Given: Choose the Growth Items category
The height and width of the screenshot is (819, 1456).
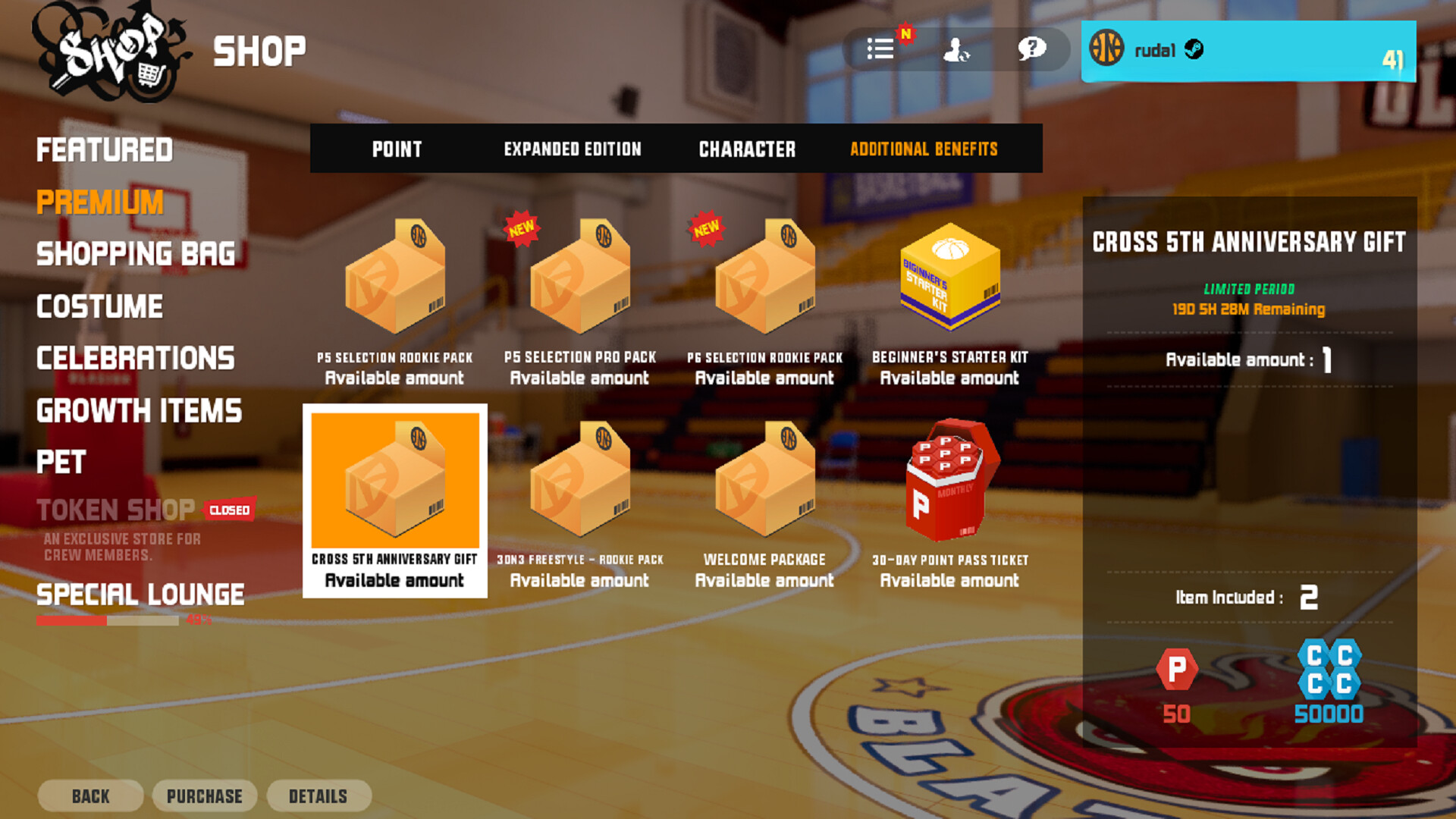Looking at the screenshot, I should [x=139, y=411].
